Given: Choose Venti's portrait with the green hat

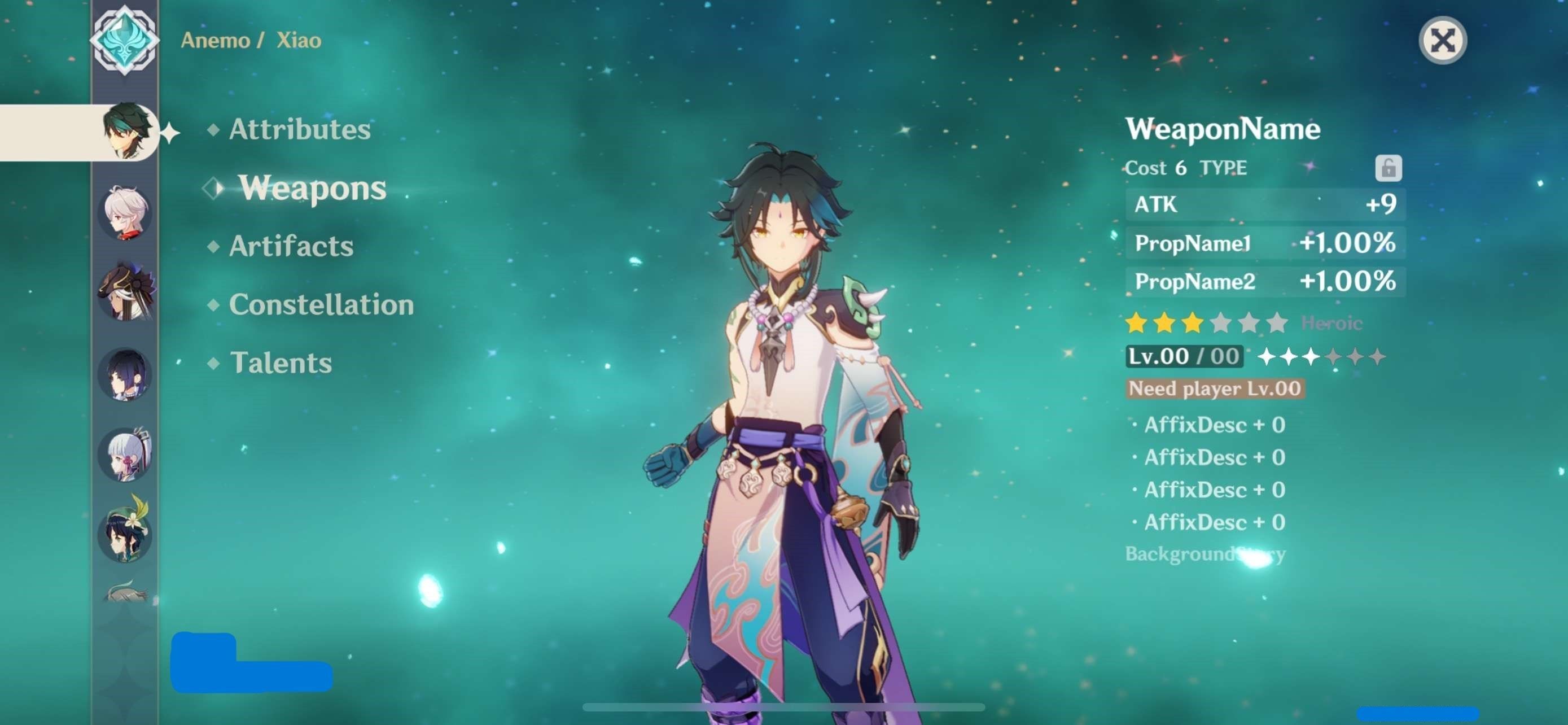Looking at the screenshot, I should pos(125,531).
